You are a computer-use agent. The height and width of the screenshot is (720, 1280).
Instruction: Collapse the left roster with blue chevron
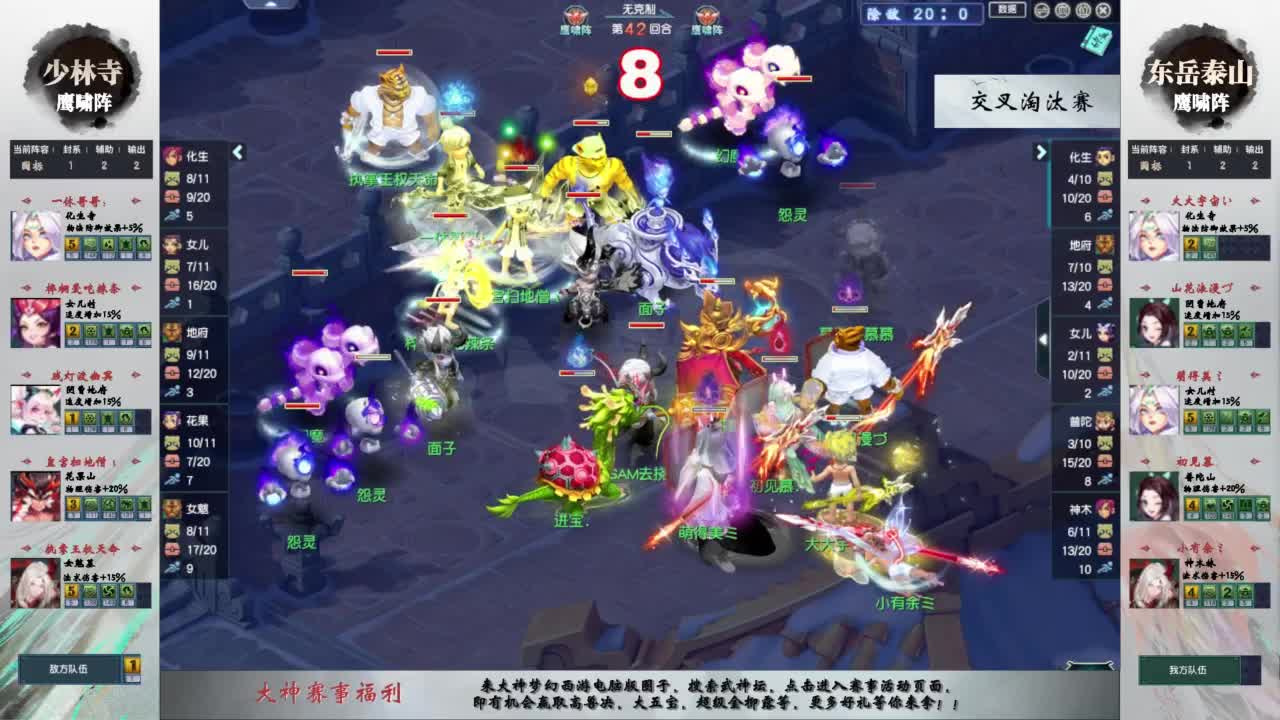click(x=237, y=153)
